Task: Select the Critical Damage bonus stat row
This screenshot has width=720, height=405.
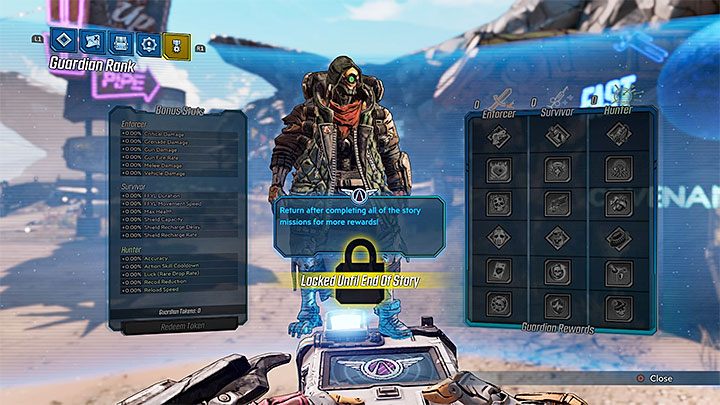Action: [177, 134]
